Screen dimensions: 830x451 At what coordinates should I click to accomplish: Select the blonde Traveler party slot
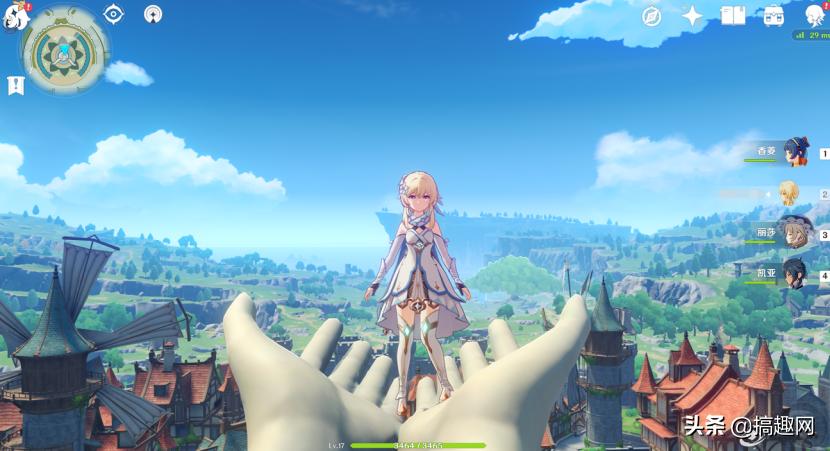pos(790,193)
